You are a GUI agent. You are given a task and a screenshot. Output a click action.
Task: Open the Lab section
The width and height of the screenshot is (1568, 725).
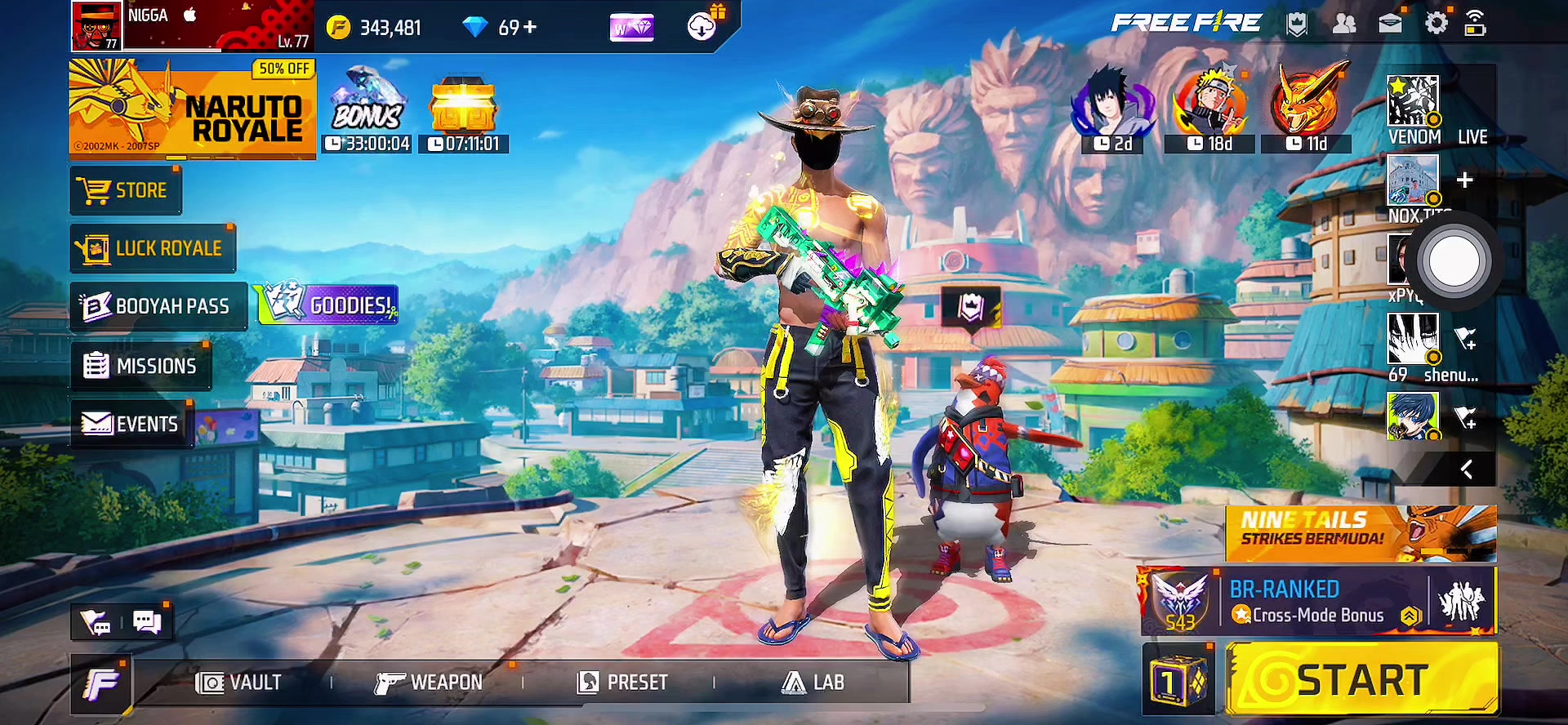point(813,683)
